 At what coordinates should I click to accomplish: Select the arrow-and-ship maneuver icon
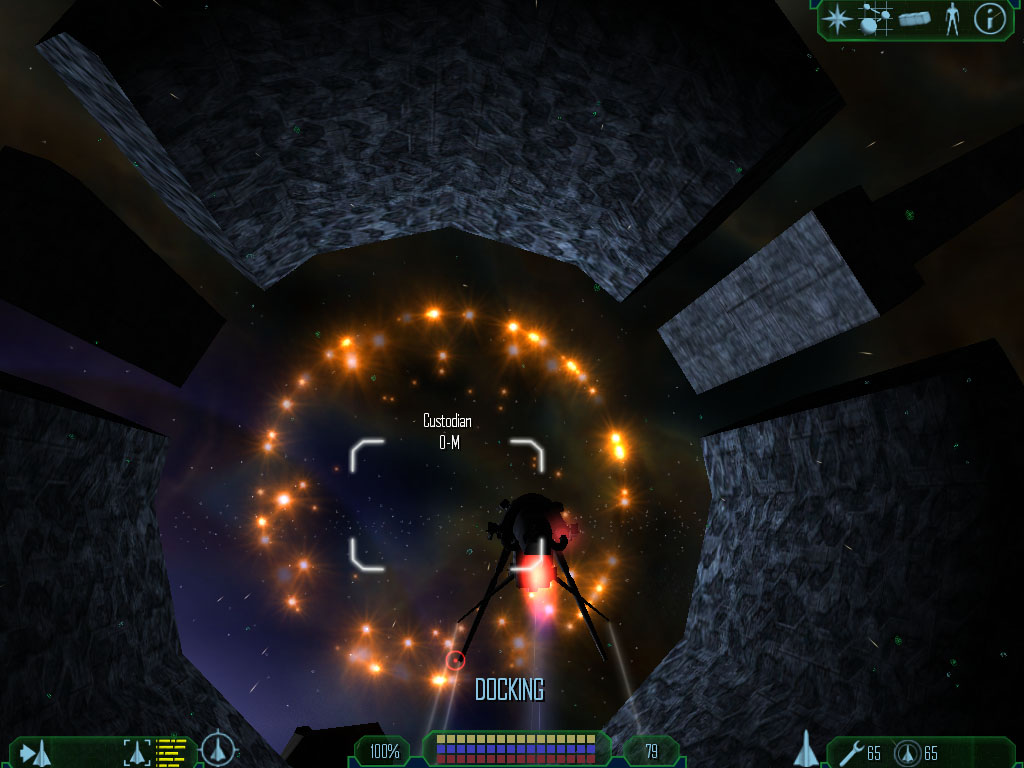click(35, 752)
